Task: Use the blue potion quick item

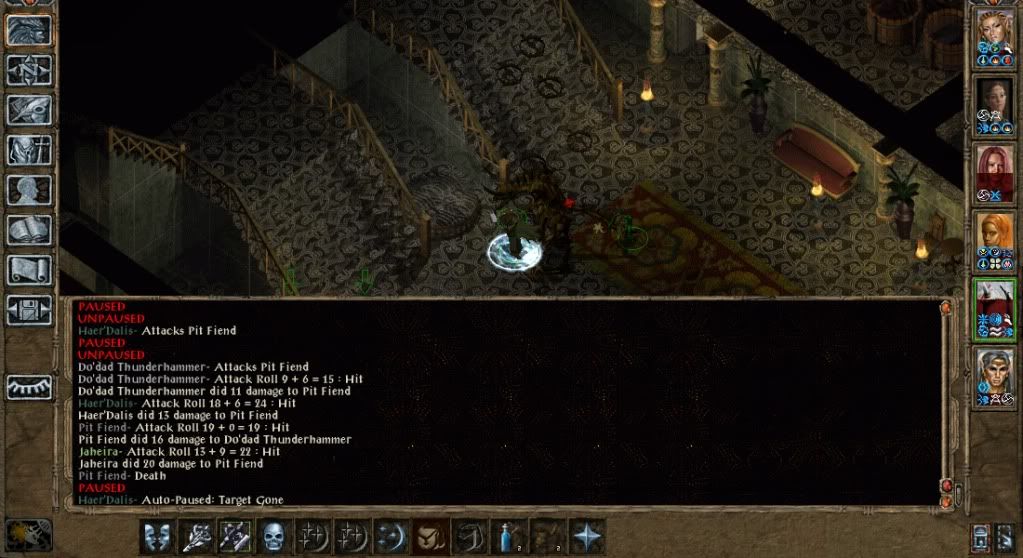Action: (510, 536)
